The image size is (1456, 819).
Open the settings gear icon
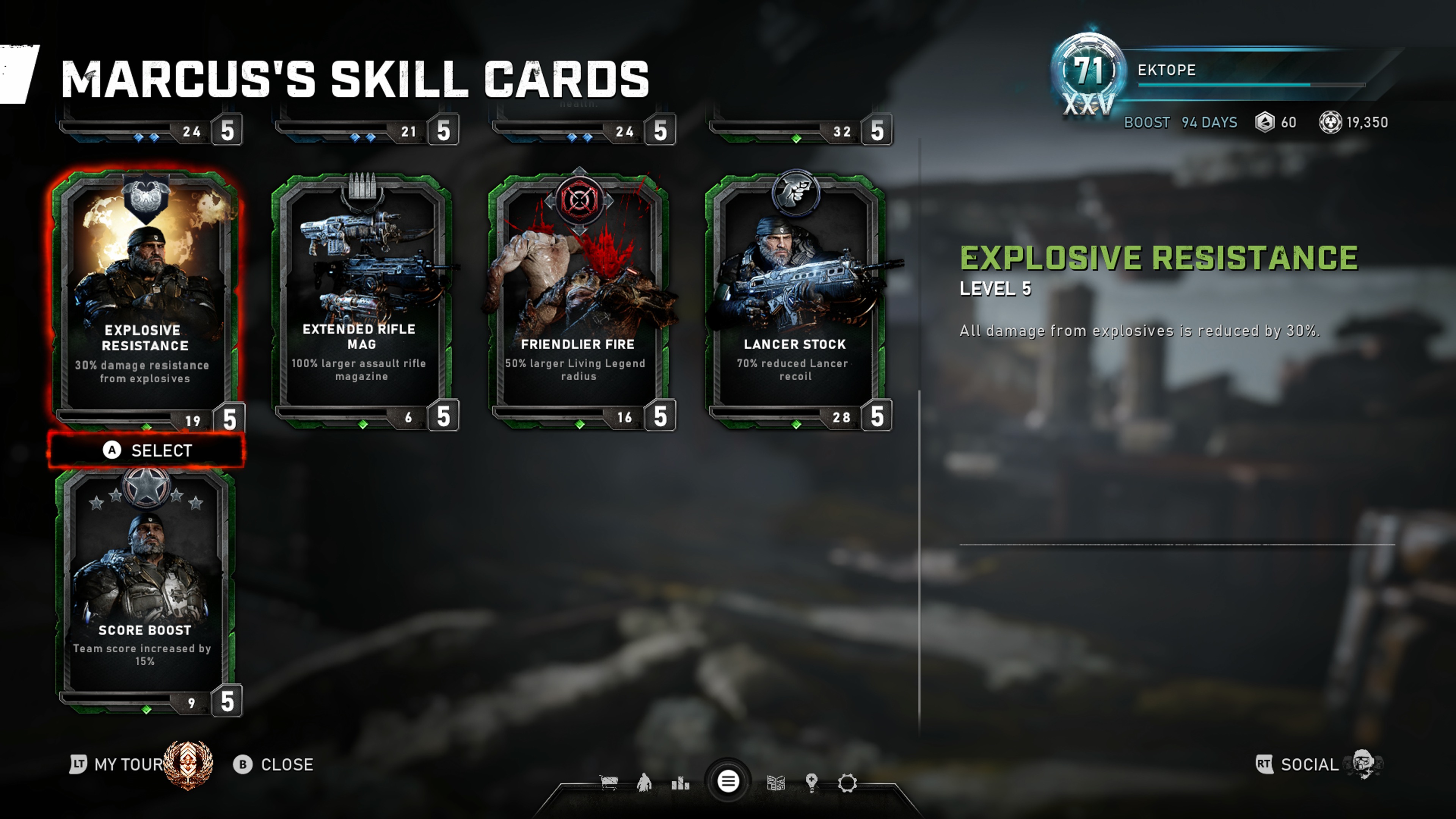(x=847, y=783)
